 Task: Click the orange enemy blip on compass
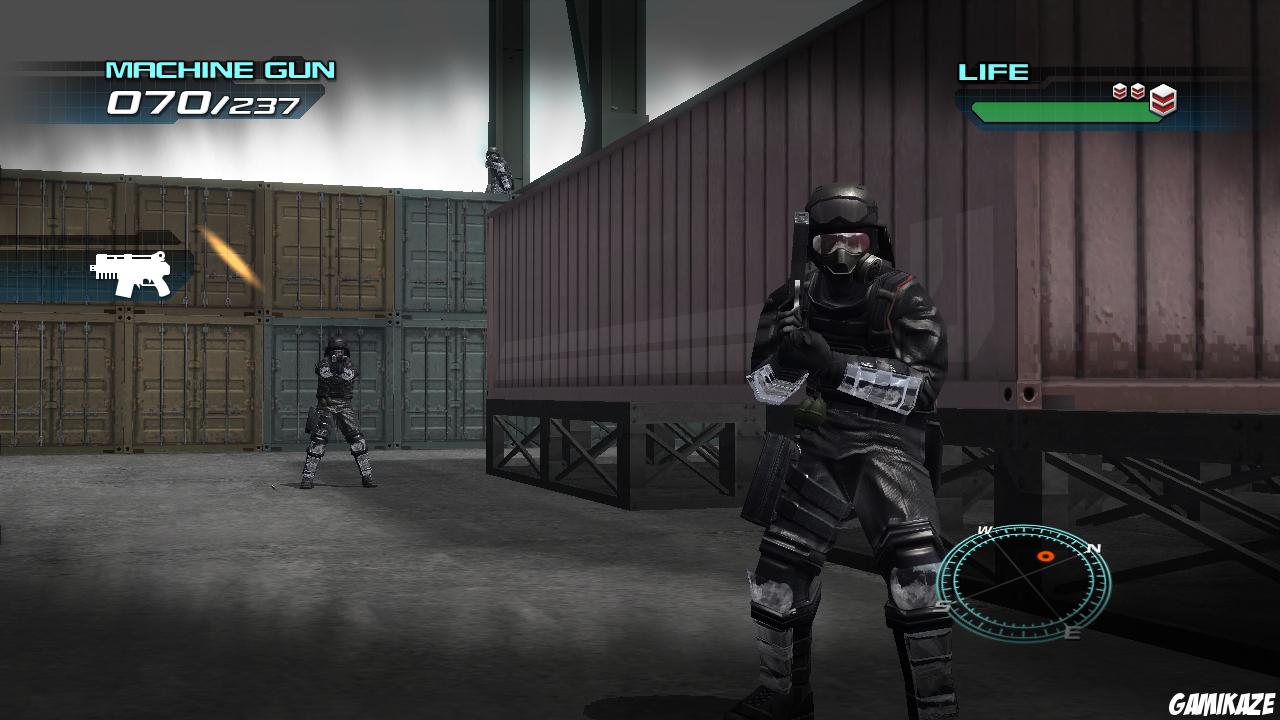(x=1045, y=556)
